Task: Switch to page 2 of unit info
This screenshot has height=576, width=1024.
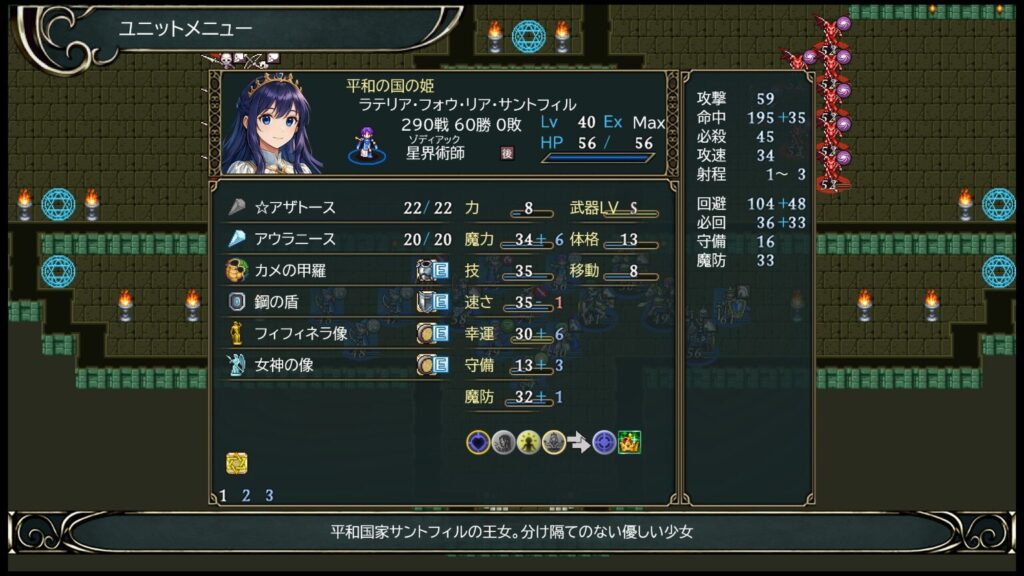Action: [246, 495]
